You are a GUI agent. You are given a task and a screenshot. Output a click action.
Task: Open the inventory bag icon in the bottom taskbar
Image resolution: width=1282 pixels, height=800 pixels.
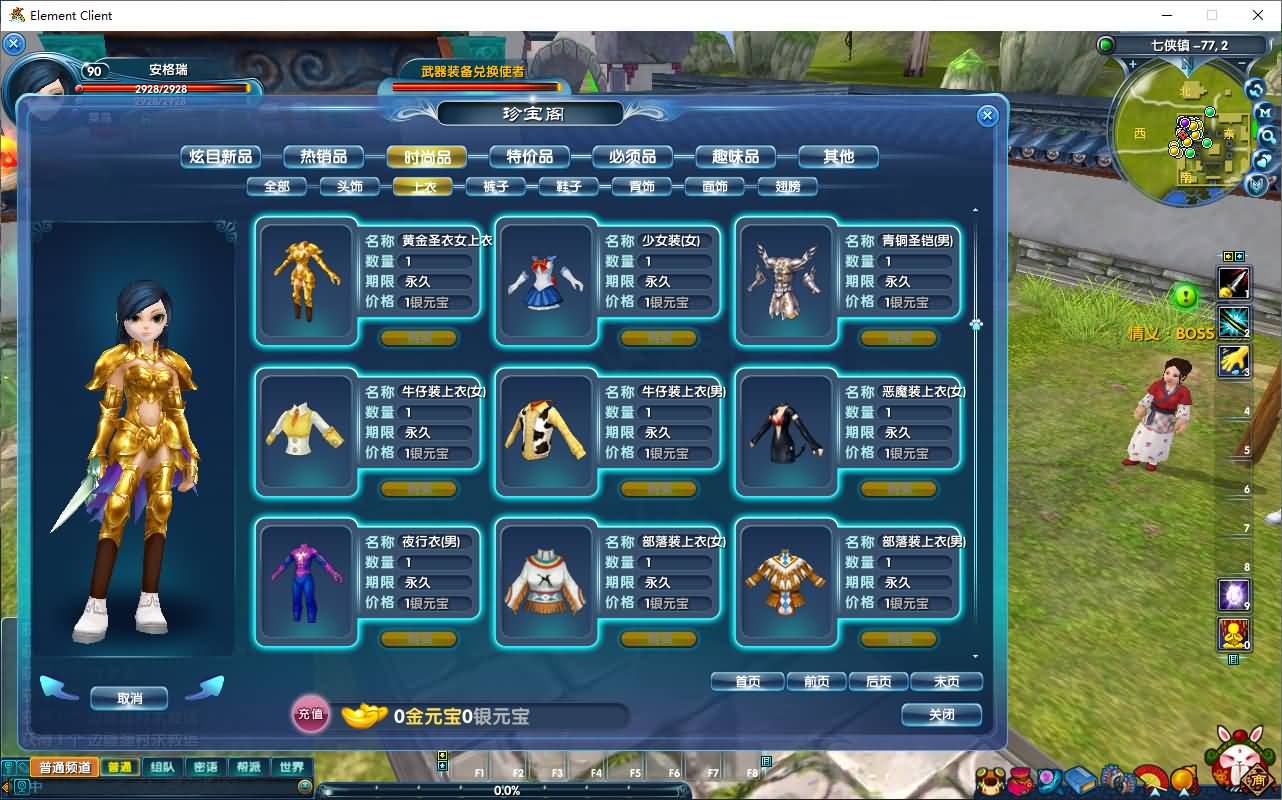[991, 778]
